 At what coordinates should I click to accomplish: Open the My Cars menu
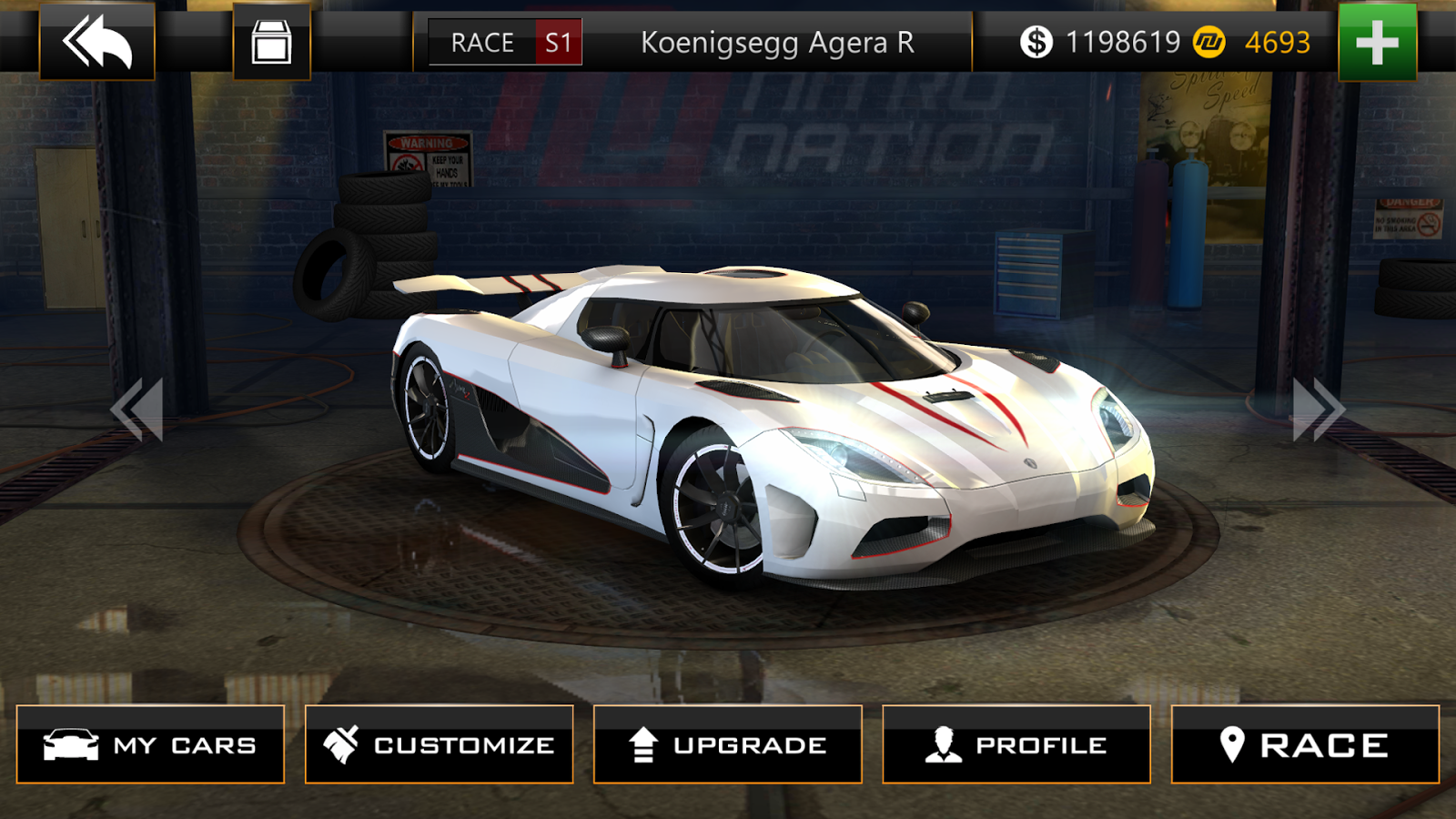(150, 744)
